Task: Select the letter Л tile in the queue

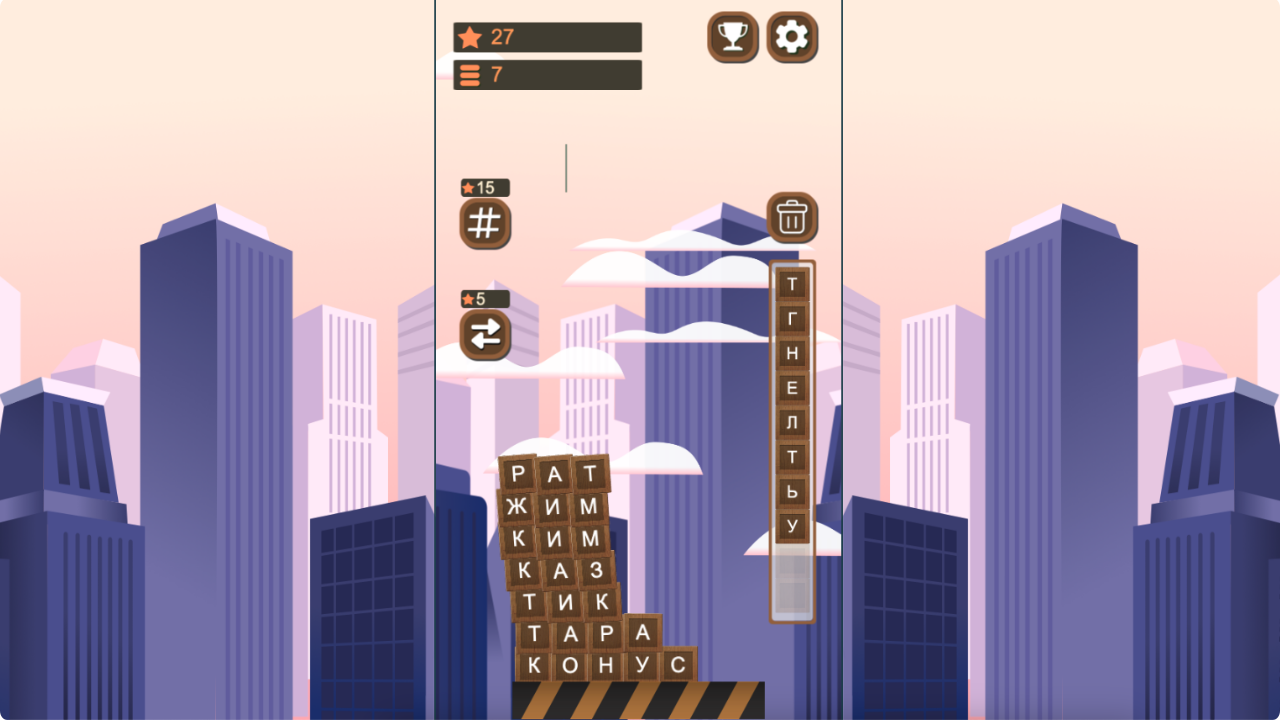Action: click(792, 422)
